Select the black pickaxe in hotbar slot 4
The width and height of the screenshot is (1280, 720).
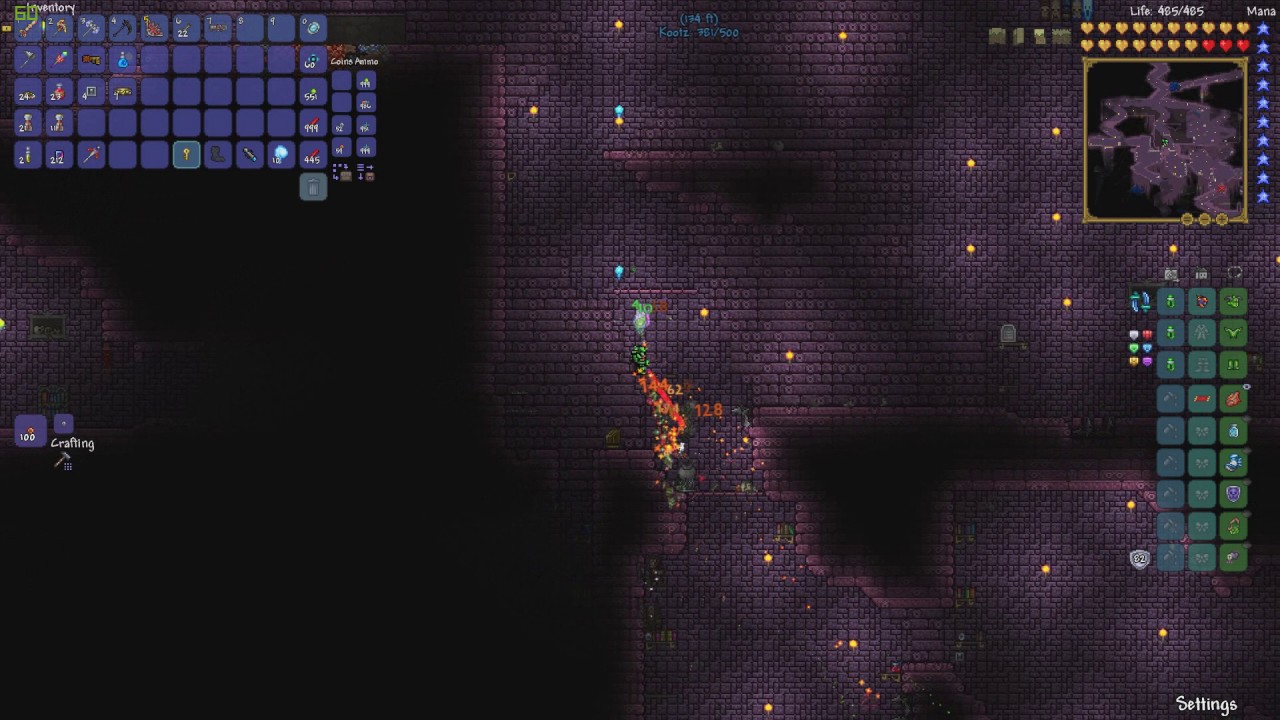point(122,28)
